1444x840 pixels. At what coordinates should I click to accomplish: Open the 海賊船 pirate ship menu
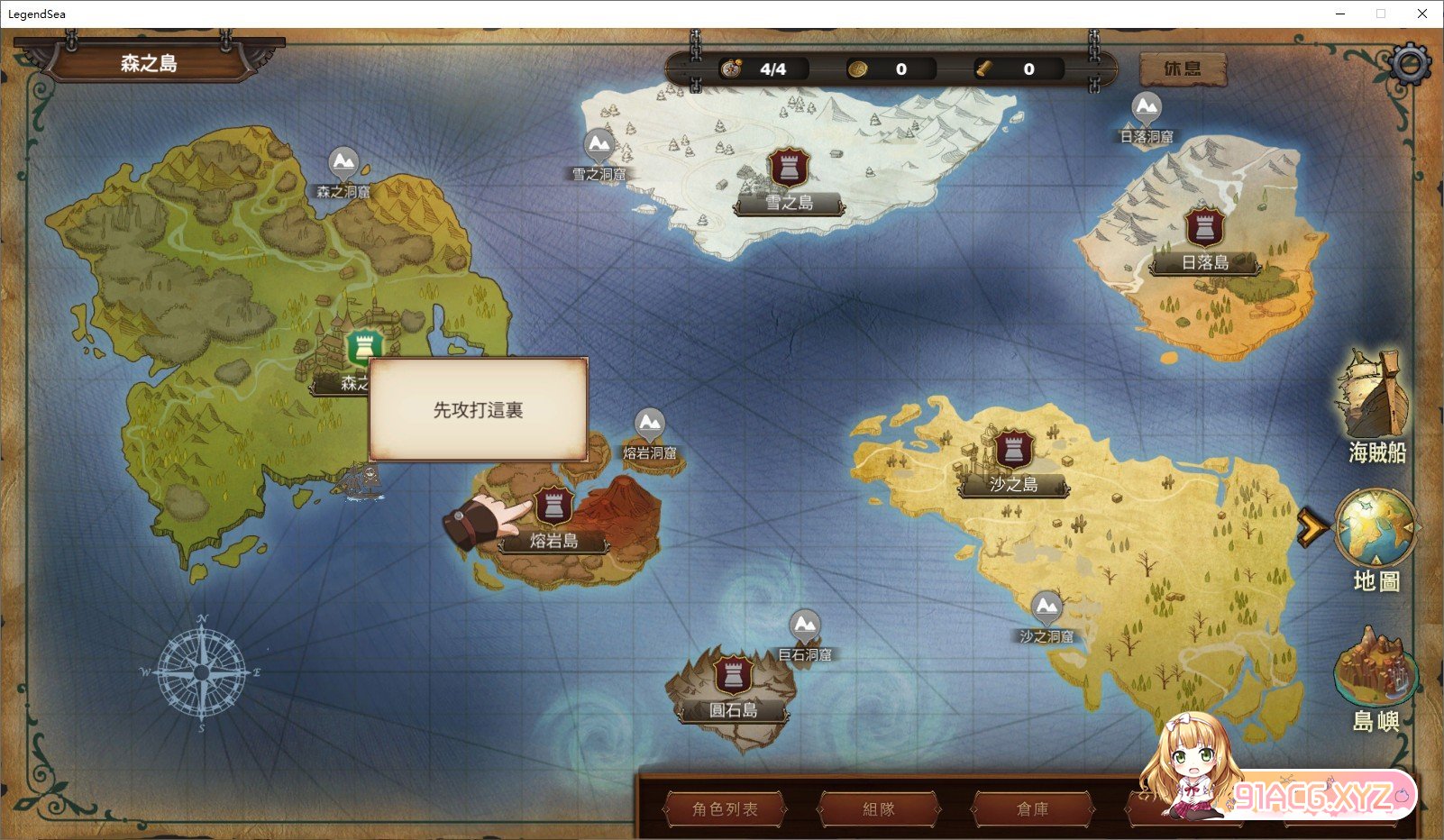1375,406
